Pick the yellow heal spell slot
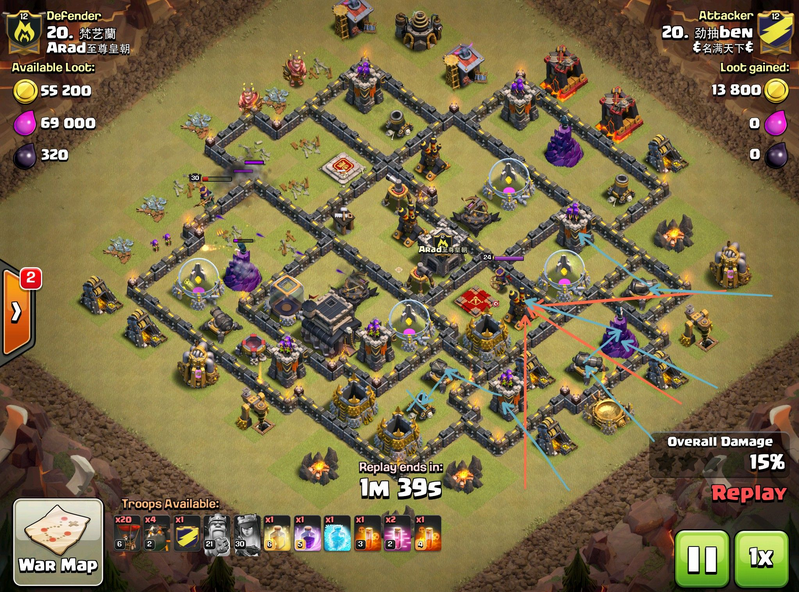The height and width of the screenshot is (592, 799). [277, 533]
